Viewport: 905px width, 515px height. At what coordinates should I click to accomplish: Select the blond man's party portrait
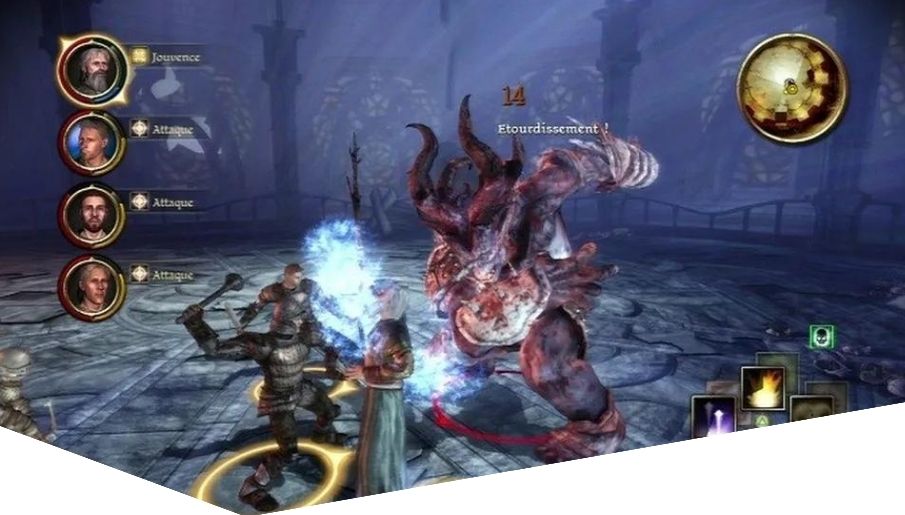pos(91,142)
